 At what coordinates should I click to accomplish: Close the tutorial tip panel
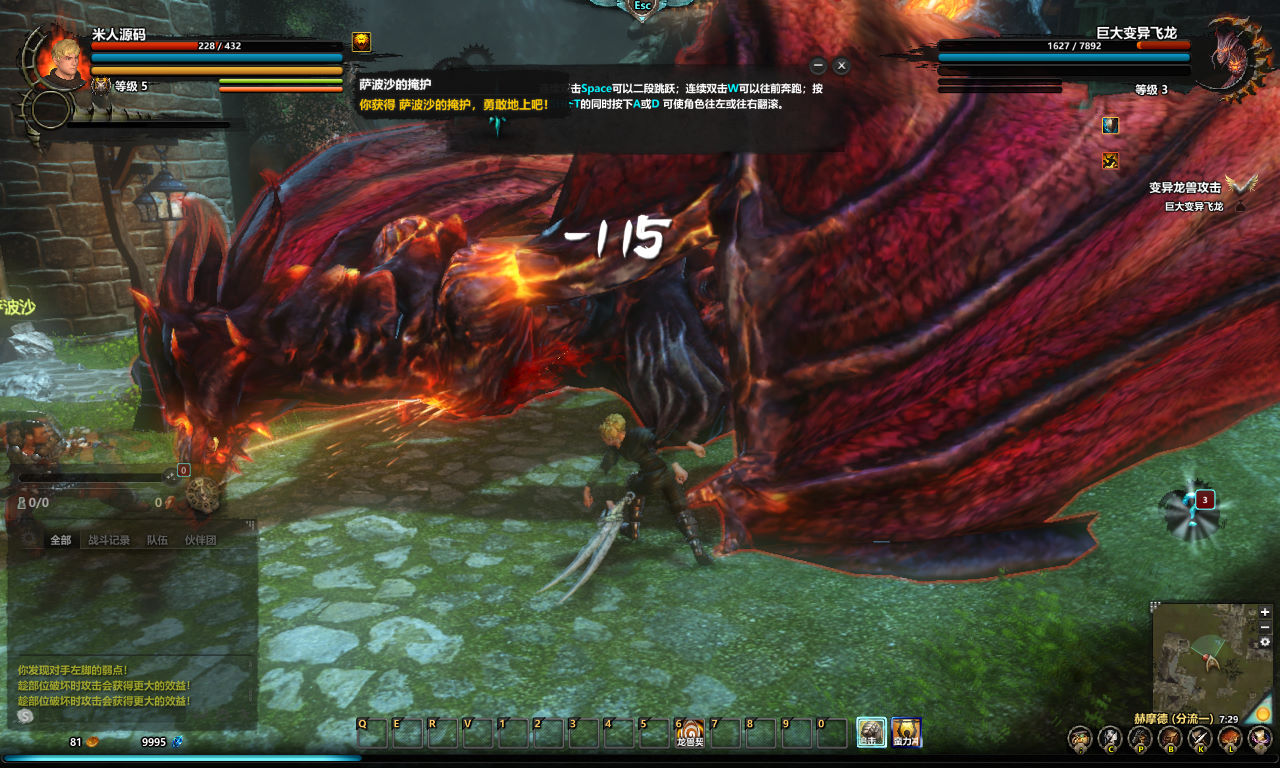[841, 66]
